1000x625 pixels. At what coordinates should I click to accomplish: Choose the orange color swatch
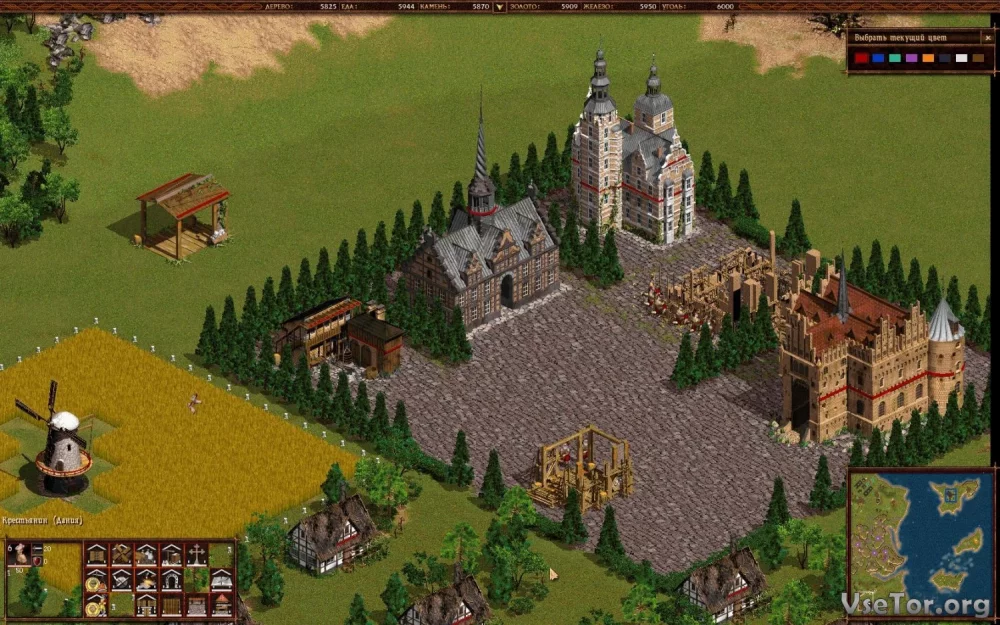tap(928, 58)
